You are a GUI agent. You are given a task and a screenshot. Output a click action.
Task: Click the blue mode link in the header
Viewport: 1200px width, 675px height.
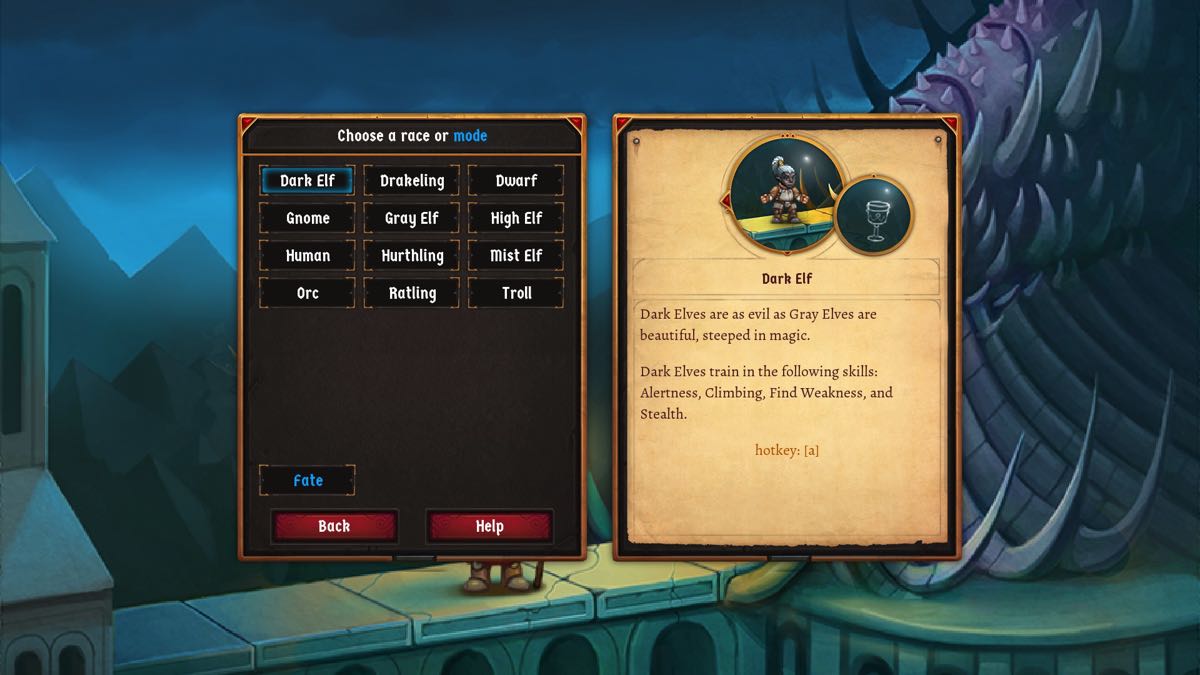(470, 136)
